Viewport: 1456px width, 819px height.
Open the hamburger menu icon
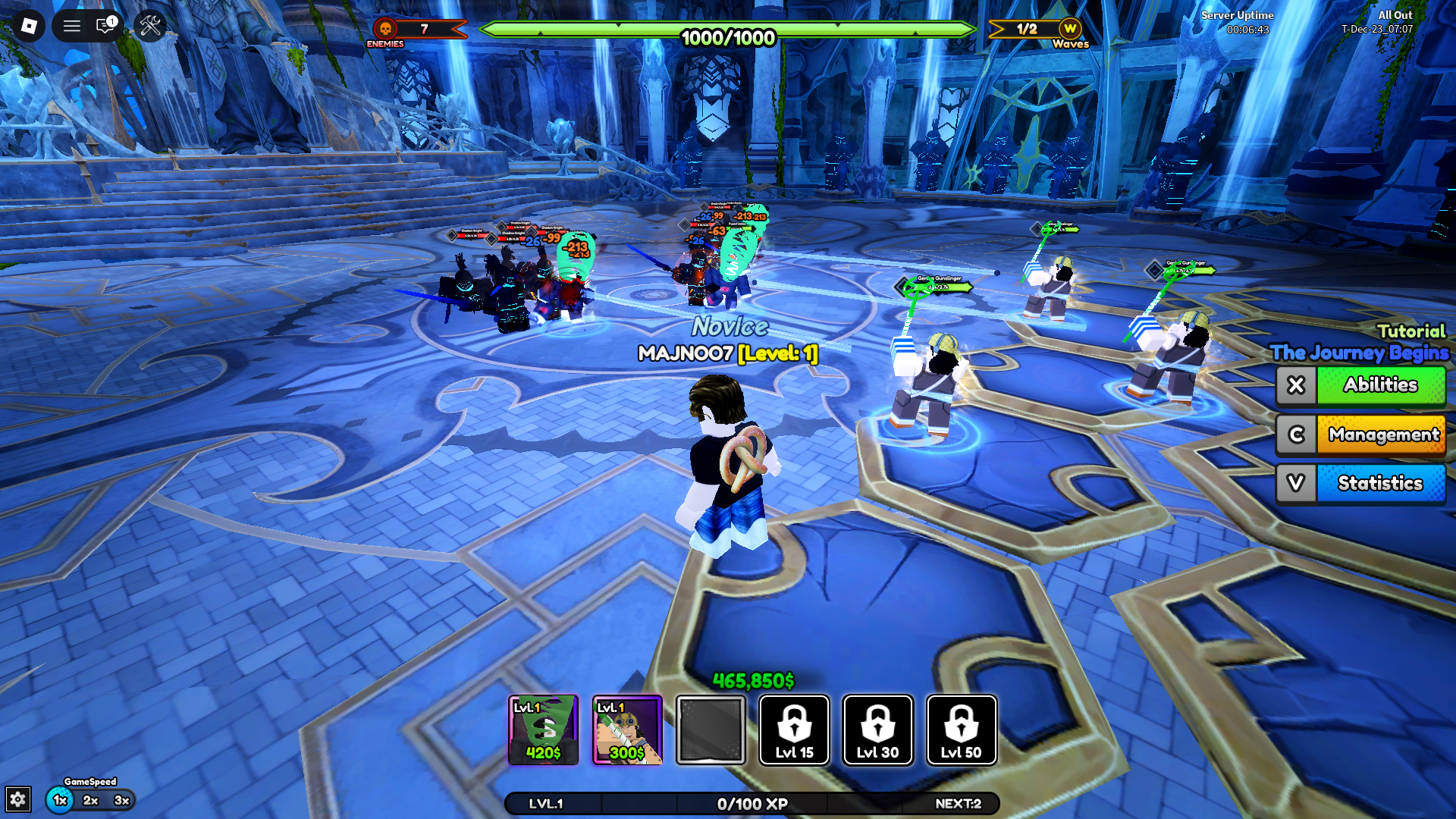(x=72, y=25)
